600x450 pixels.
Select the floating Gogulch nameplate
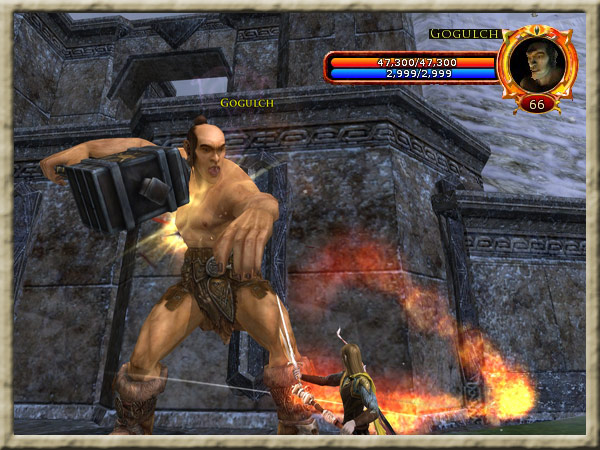[247, 102]
